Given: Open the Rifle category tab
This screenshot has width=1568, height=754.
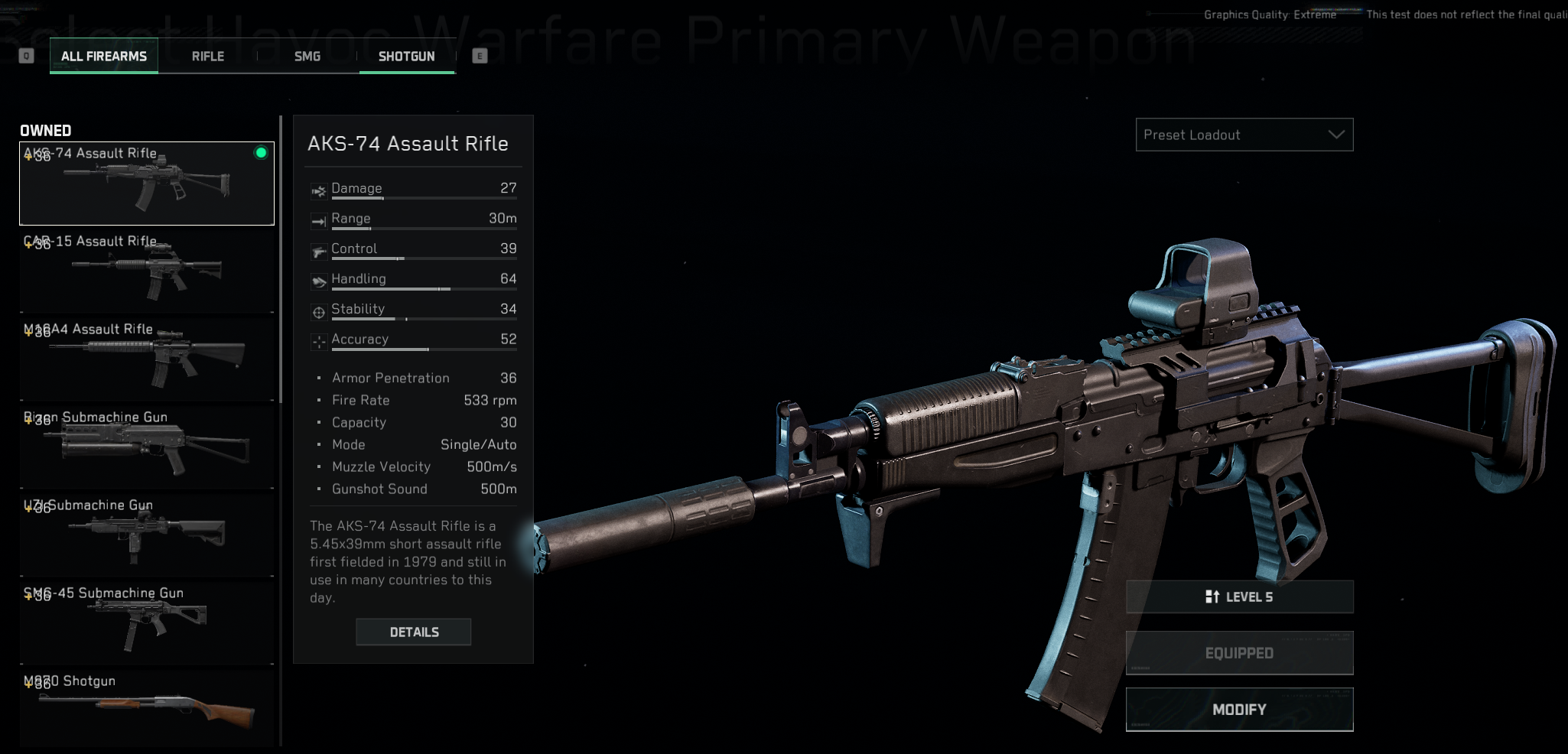Looking at the screenshot, I should click(208, 56).
